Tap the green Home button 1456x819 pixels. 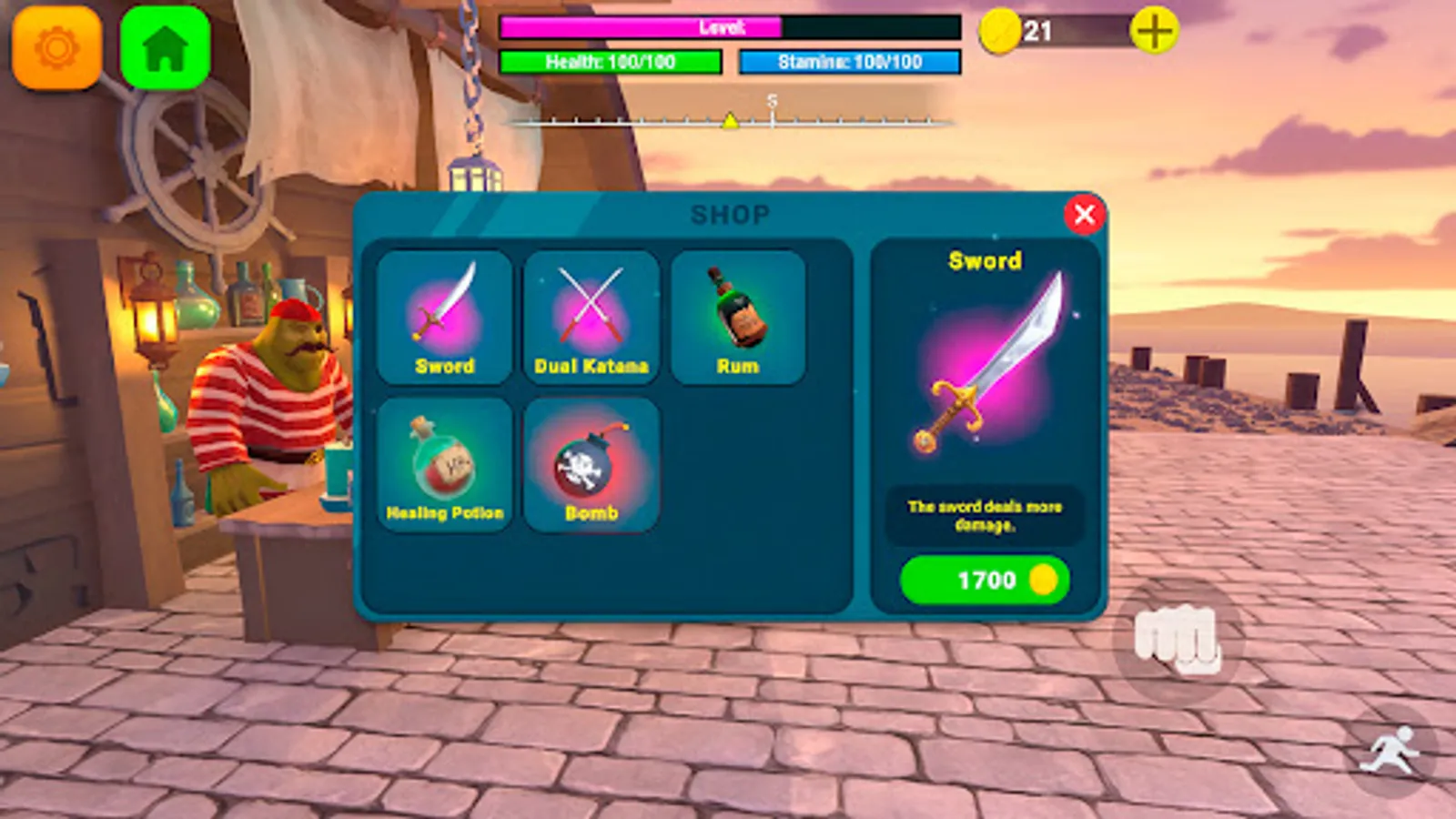(x=164, y=47)
